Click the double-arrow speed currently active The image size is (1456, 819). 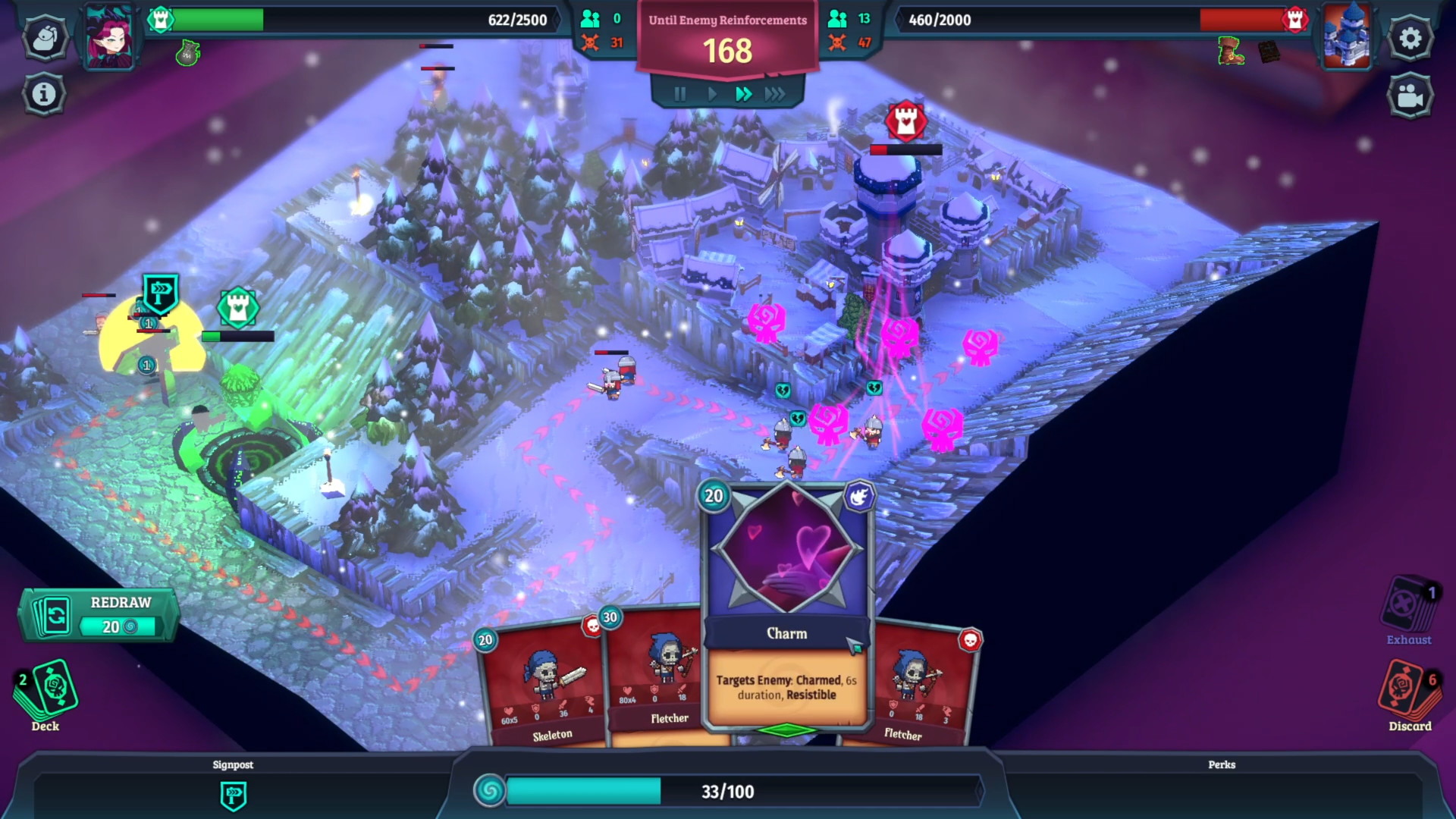[x=743, y=94]
